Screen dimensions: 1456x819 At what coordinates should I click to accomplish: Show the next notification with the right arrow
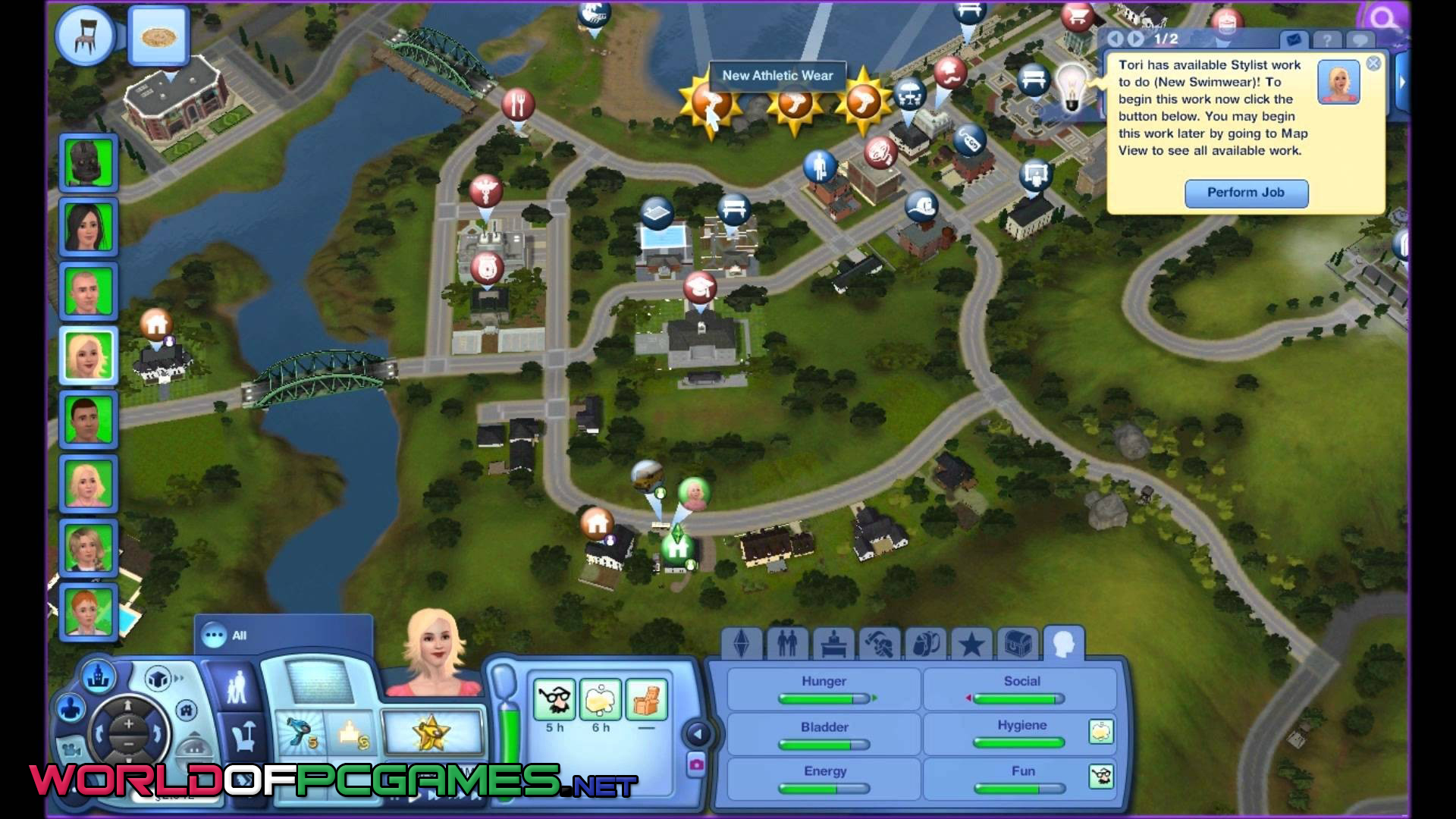click(x=1135, y=39)
